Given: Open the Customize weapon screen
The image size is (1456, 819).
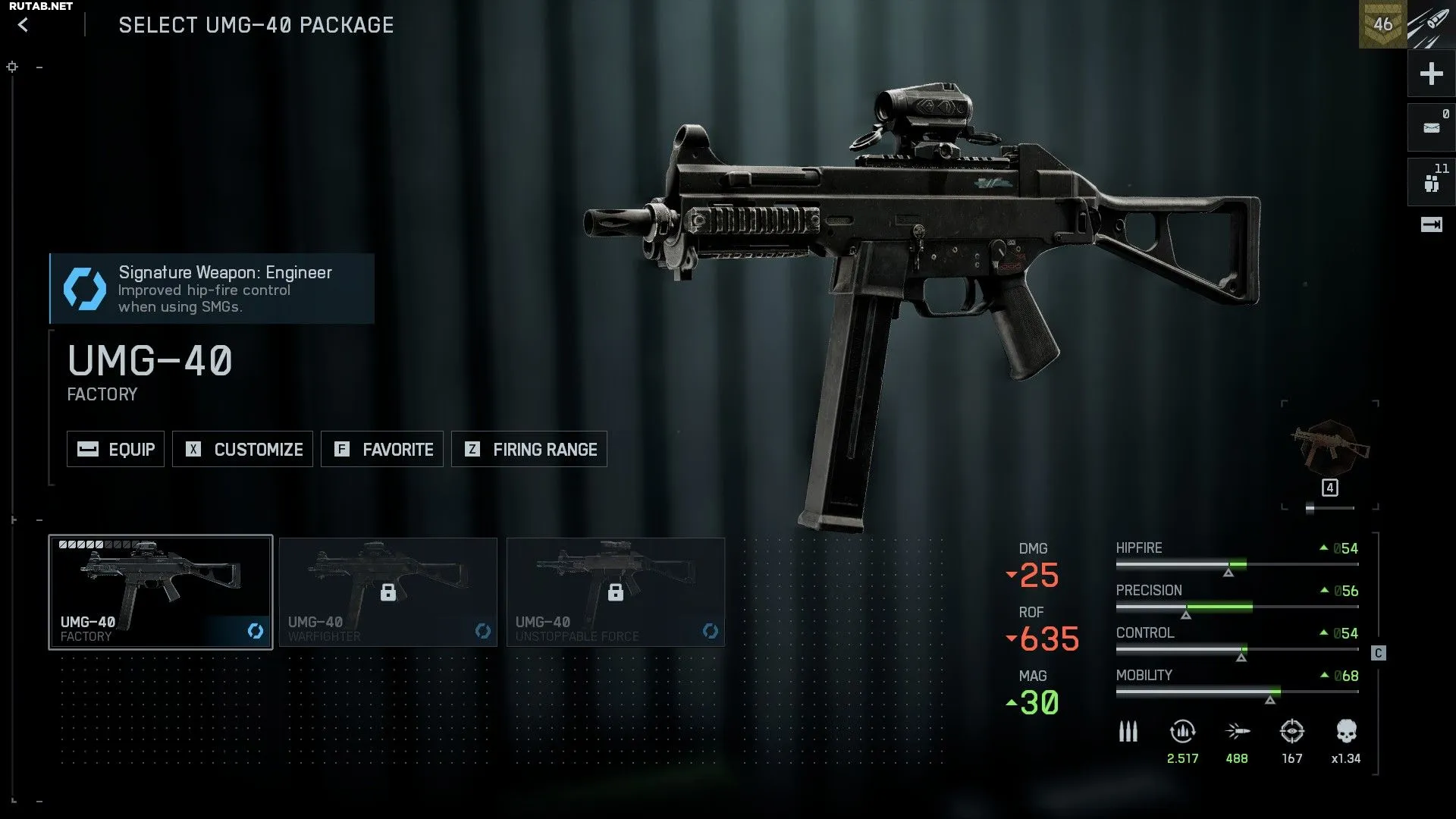Looking at the screenshot, I should point(243,449).
